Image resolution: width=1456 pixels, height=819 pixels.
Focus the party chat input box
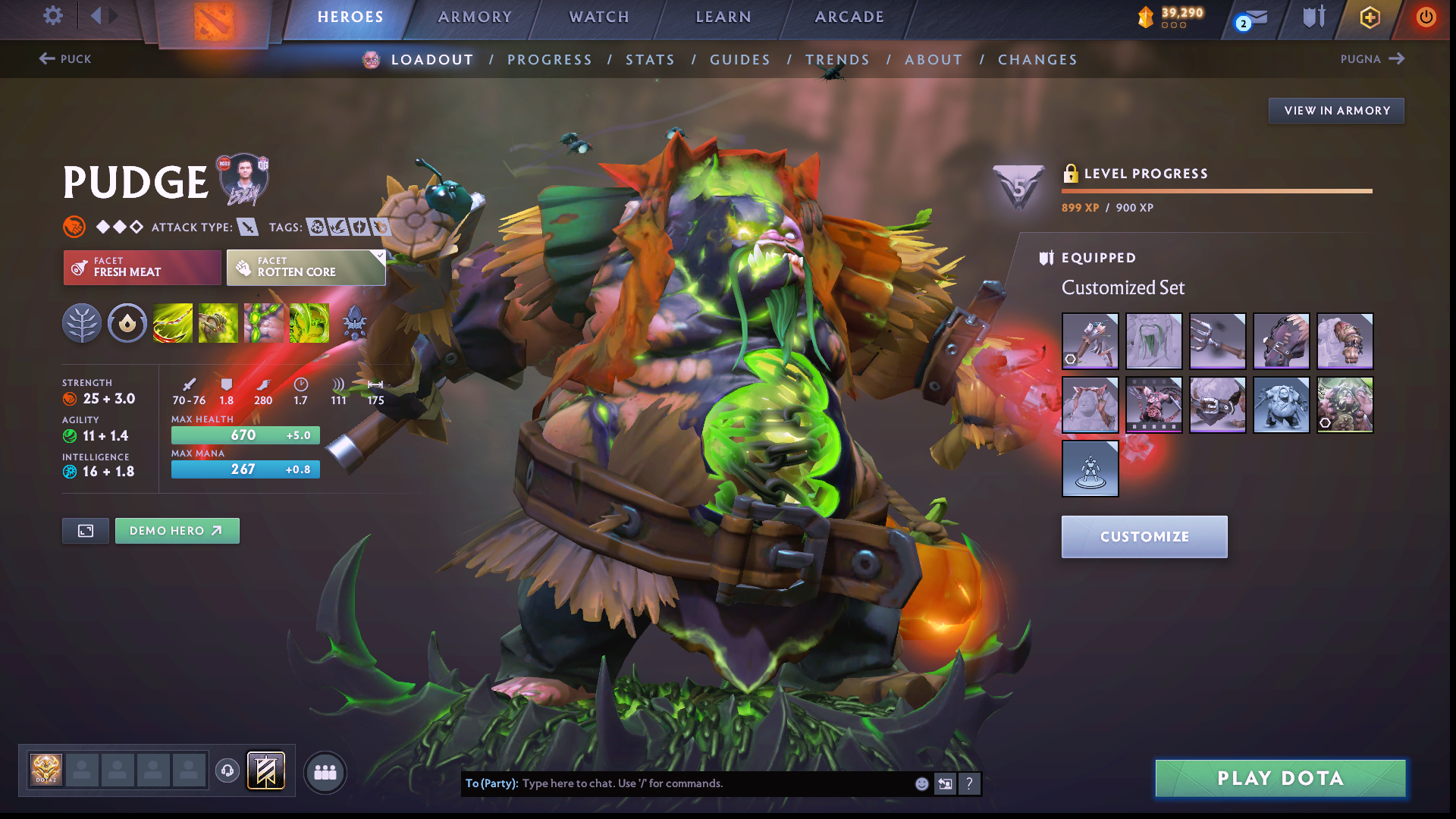coord(713,783)
